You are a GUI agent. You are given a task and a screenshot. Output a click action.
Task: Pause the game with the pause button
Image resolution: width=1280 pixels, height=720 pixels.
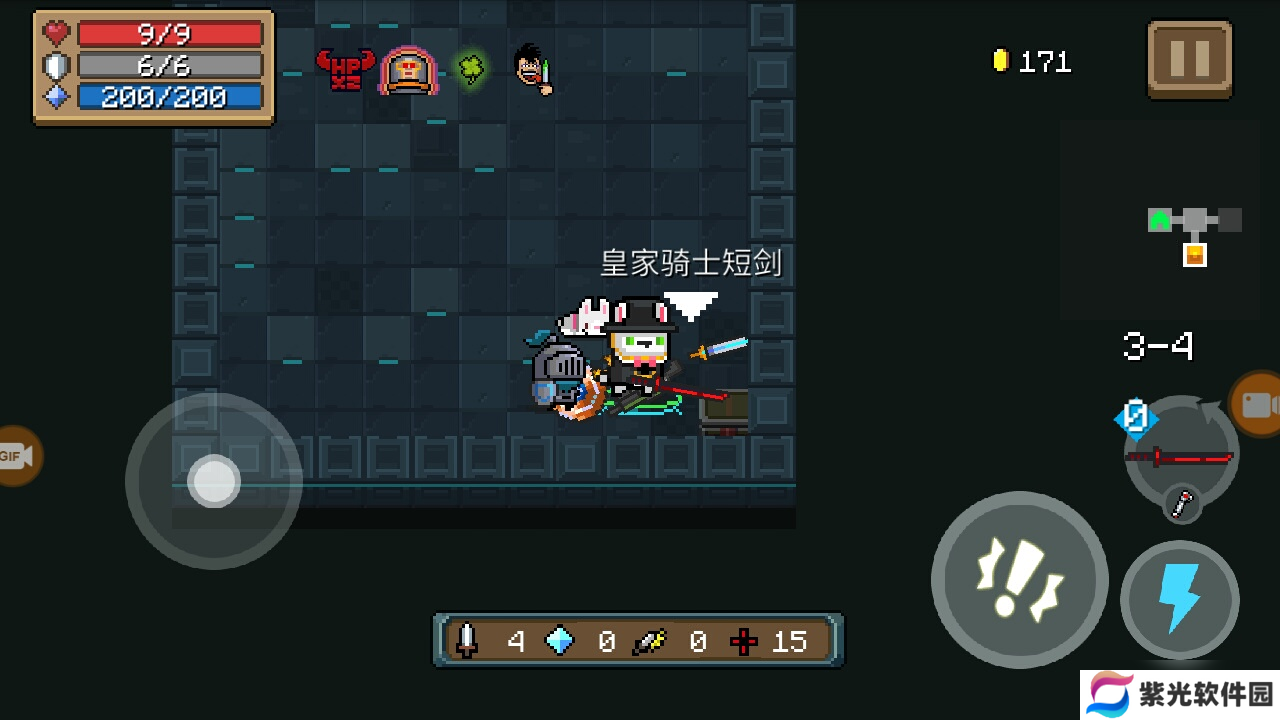pyautogui.click(x=1189, y=60)
